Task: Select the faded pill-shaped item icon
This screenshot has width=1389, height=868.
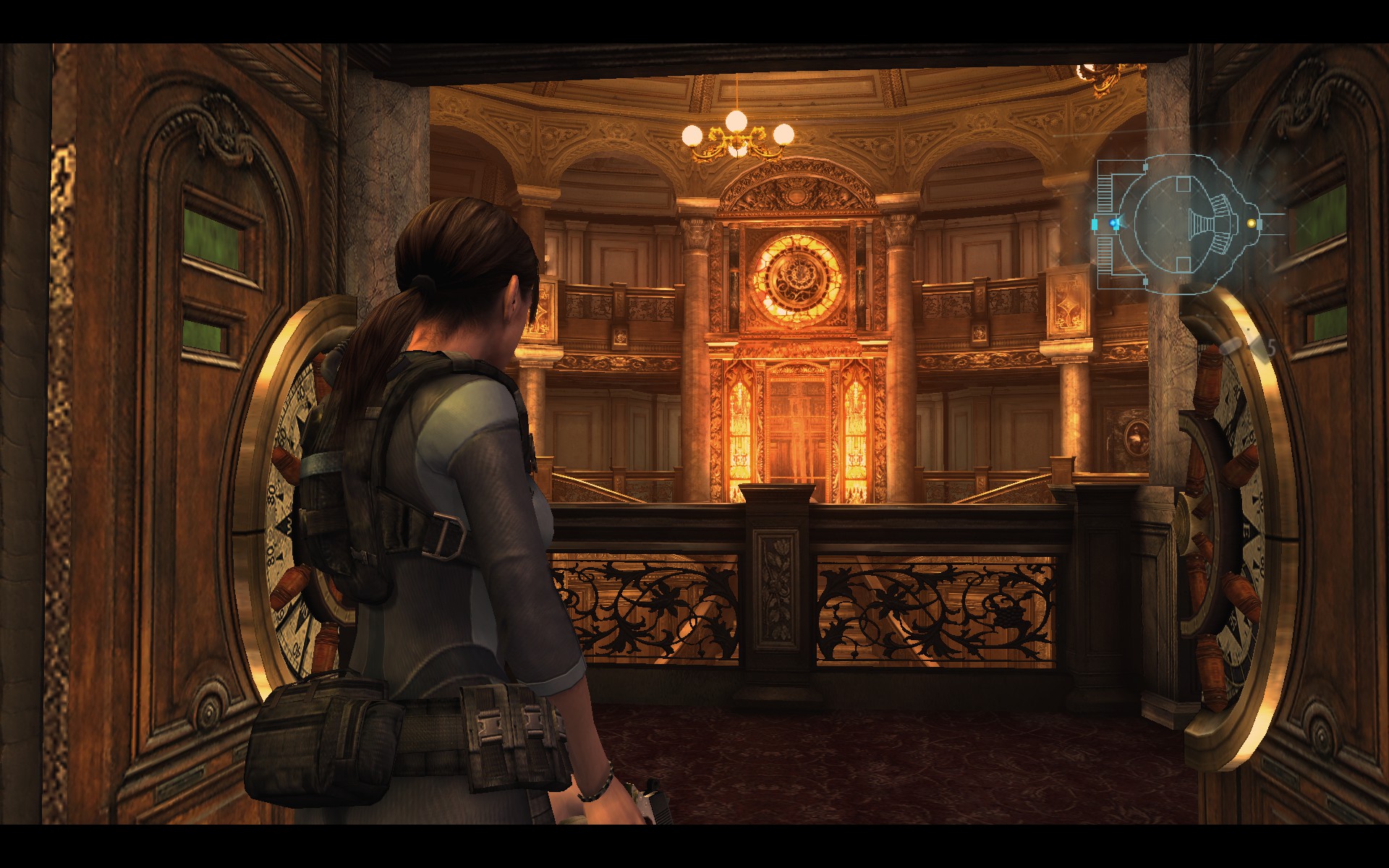Action: [x=1231, y=347]
